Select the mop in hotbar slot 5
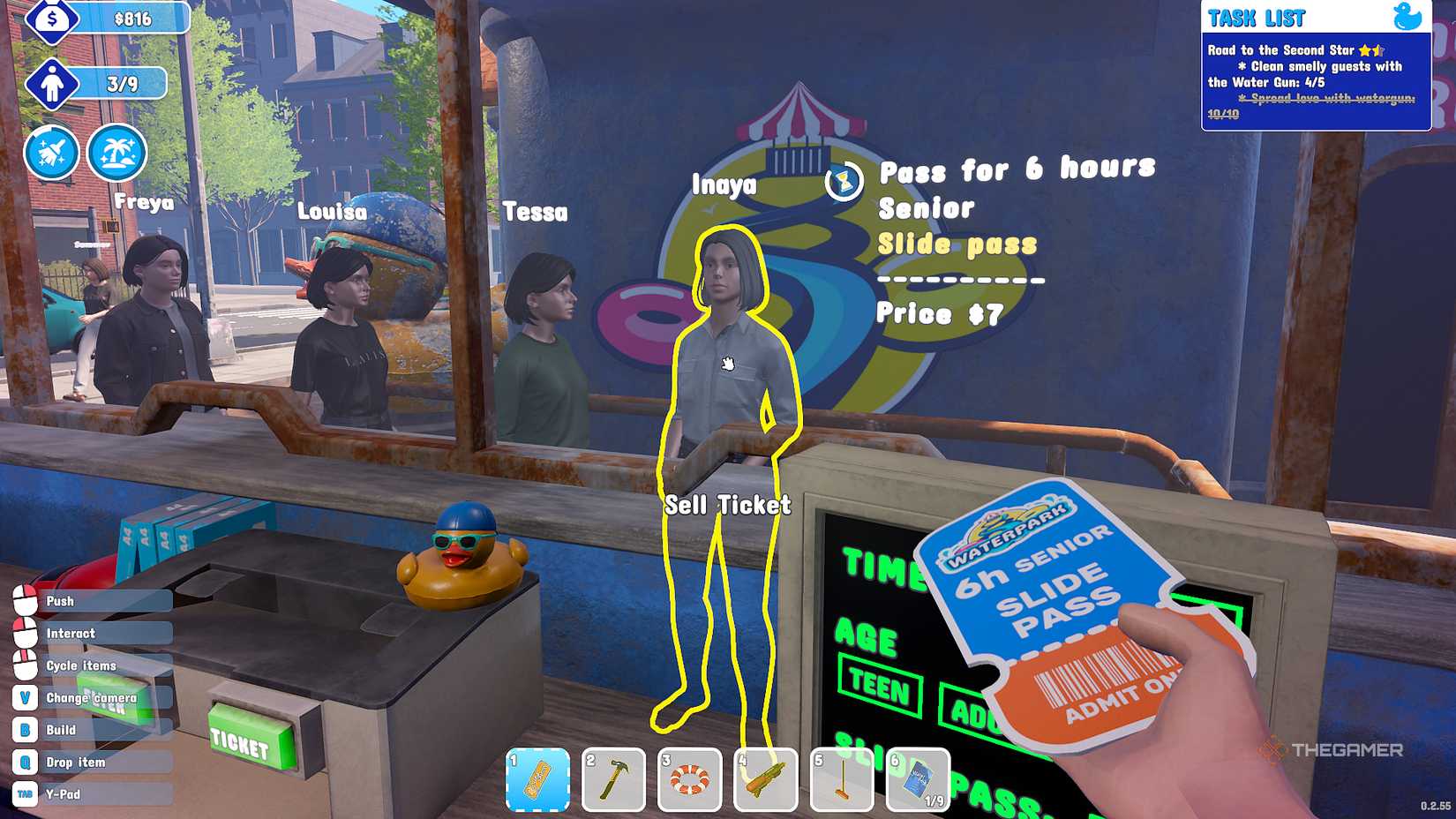 point(843,780)
